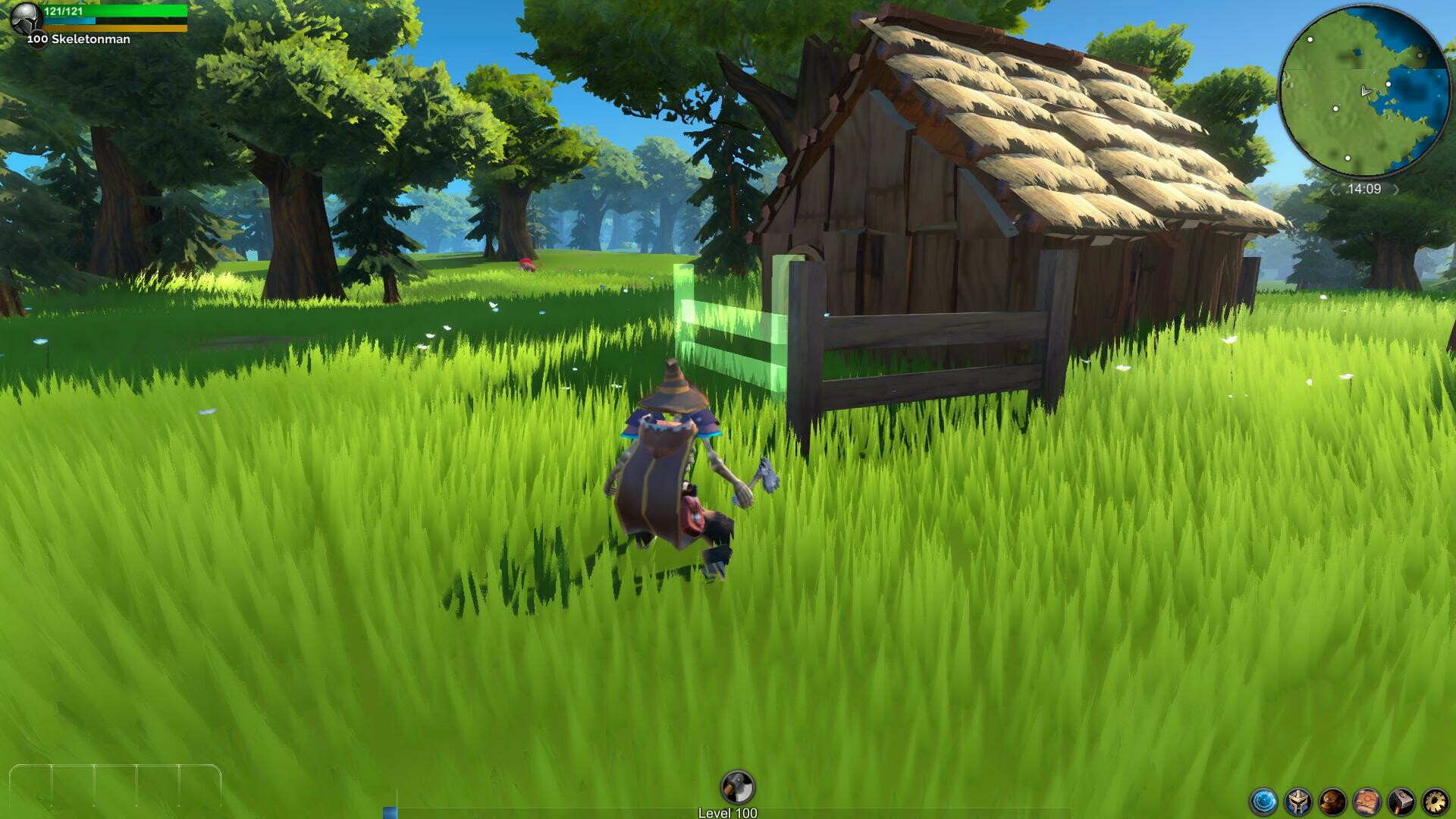
Task: Select the axe icon above Level 100
Action: point(737,786)
